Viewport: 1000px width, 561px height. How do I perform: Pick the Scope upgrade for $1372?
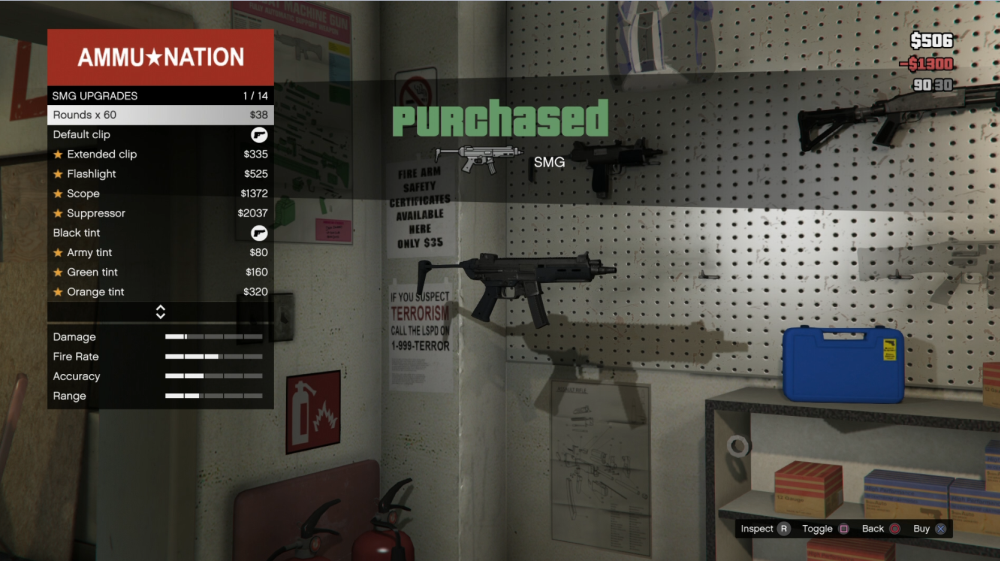click(160, 194)
